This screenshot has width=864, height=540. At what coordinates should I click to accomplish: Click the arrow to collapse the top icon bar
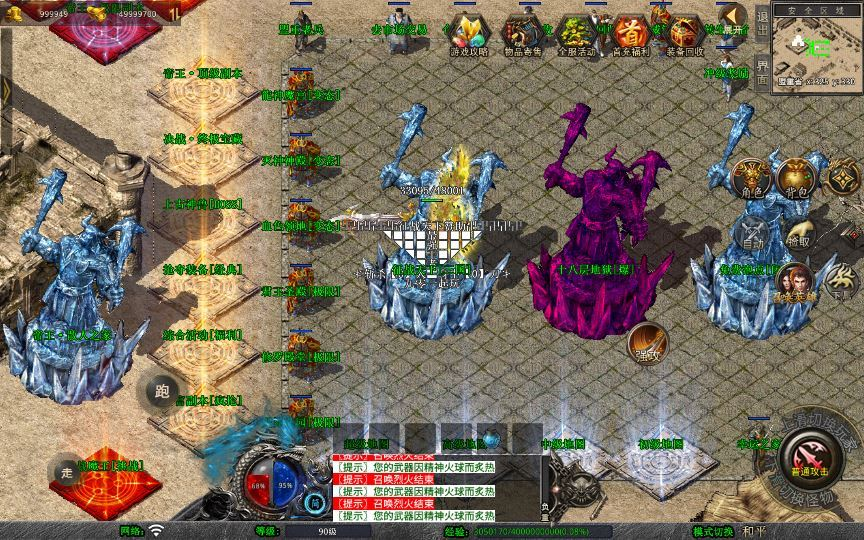(x=734, y=18)
